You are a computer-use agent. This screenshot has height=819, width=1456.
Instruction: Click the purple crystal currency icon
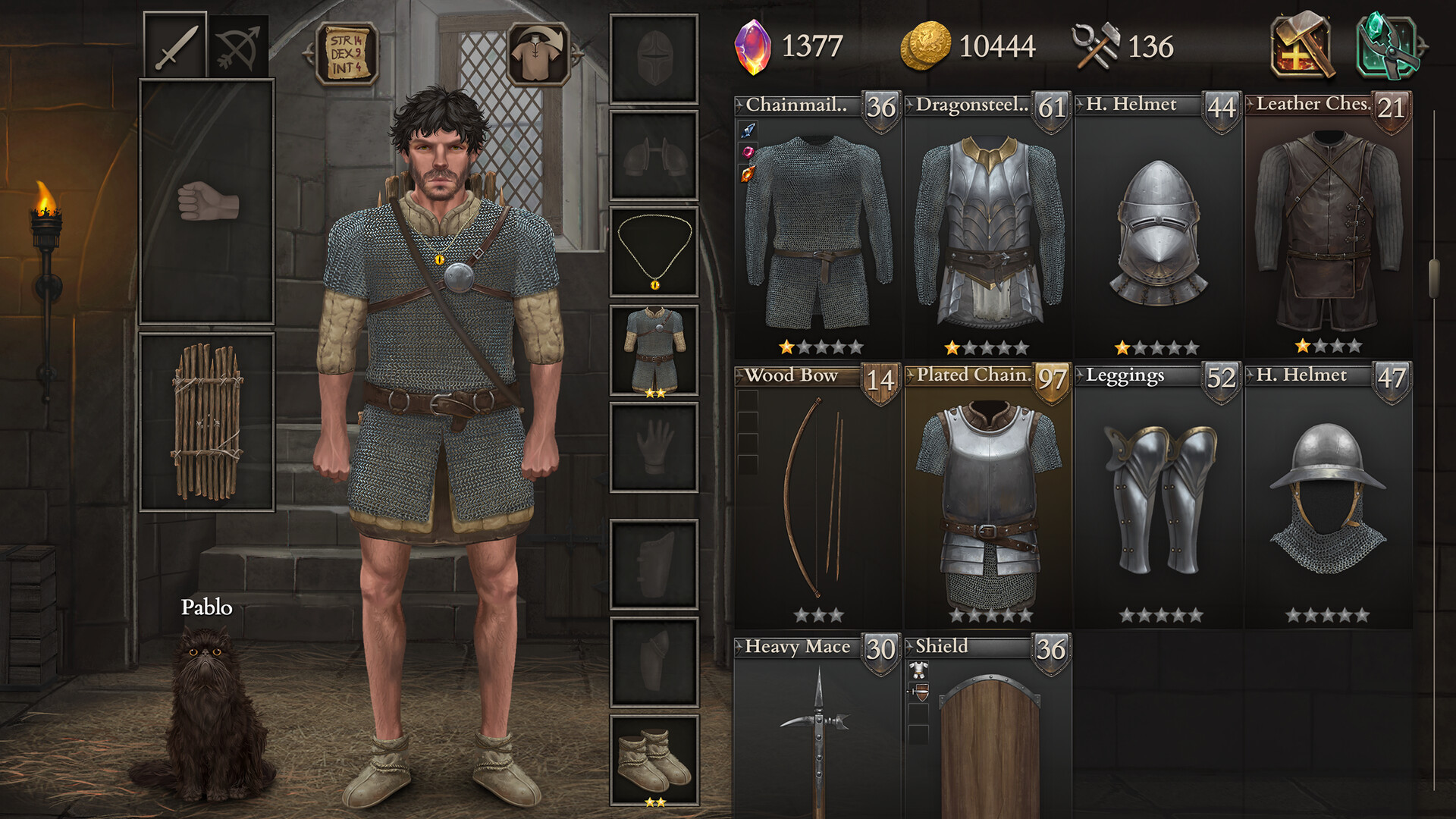coord(755,47)
